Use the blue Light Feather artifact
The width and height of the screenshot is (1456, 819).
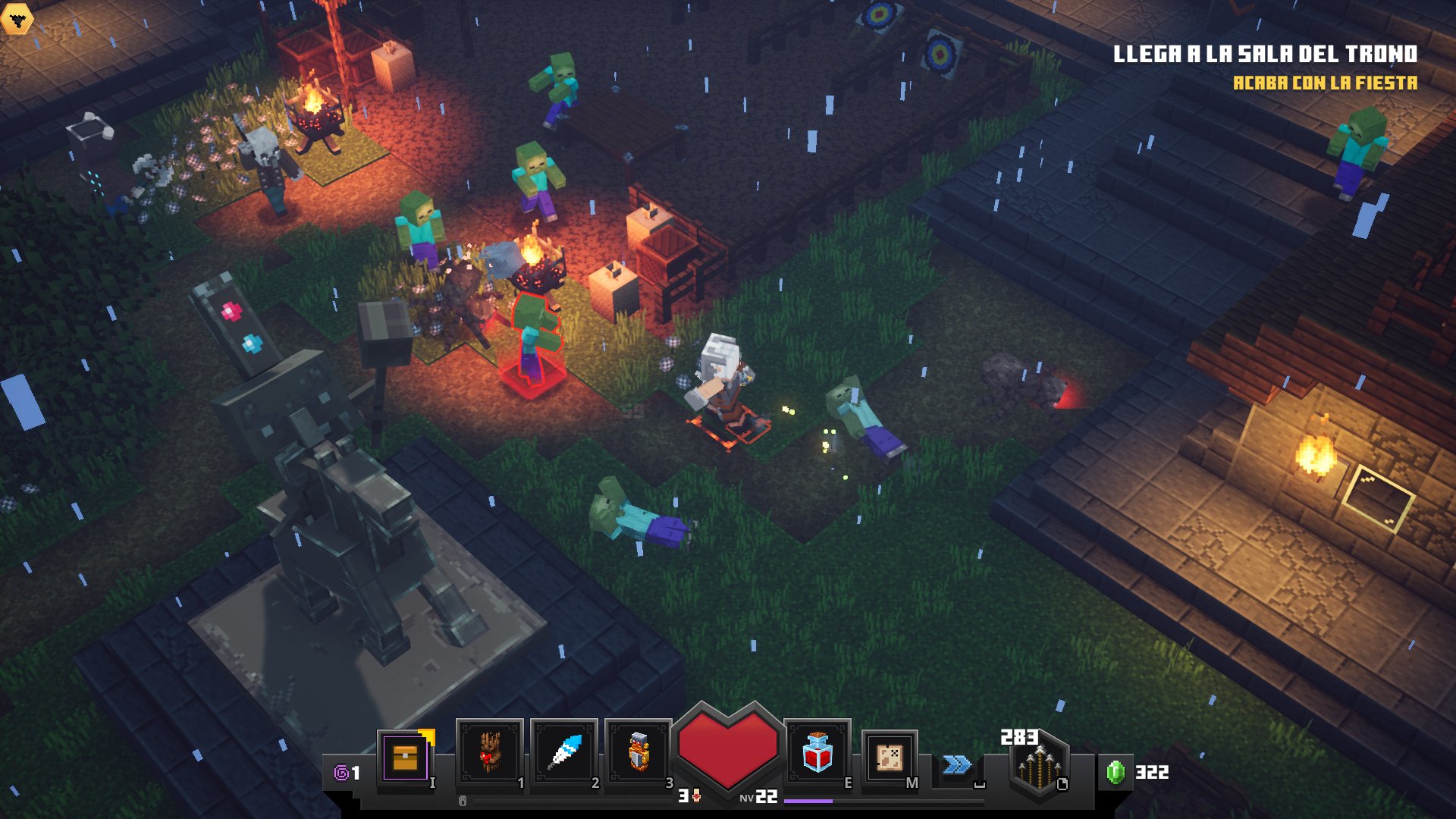point(564,752)
